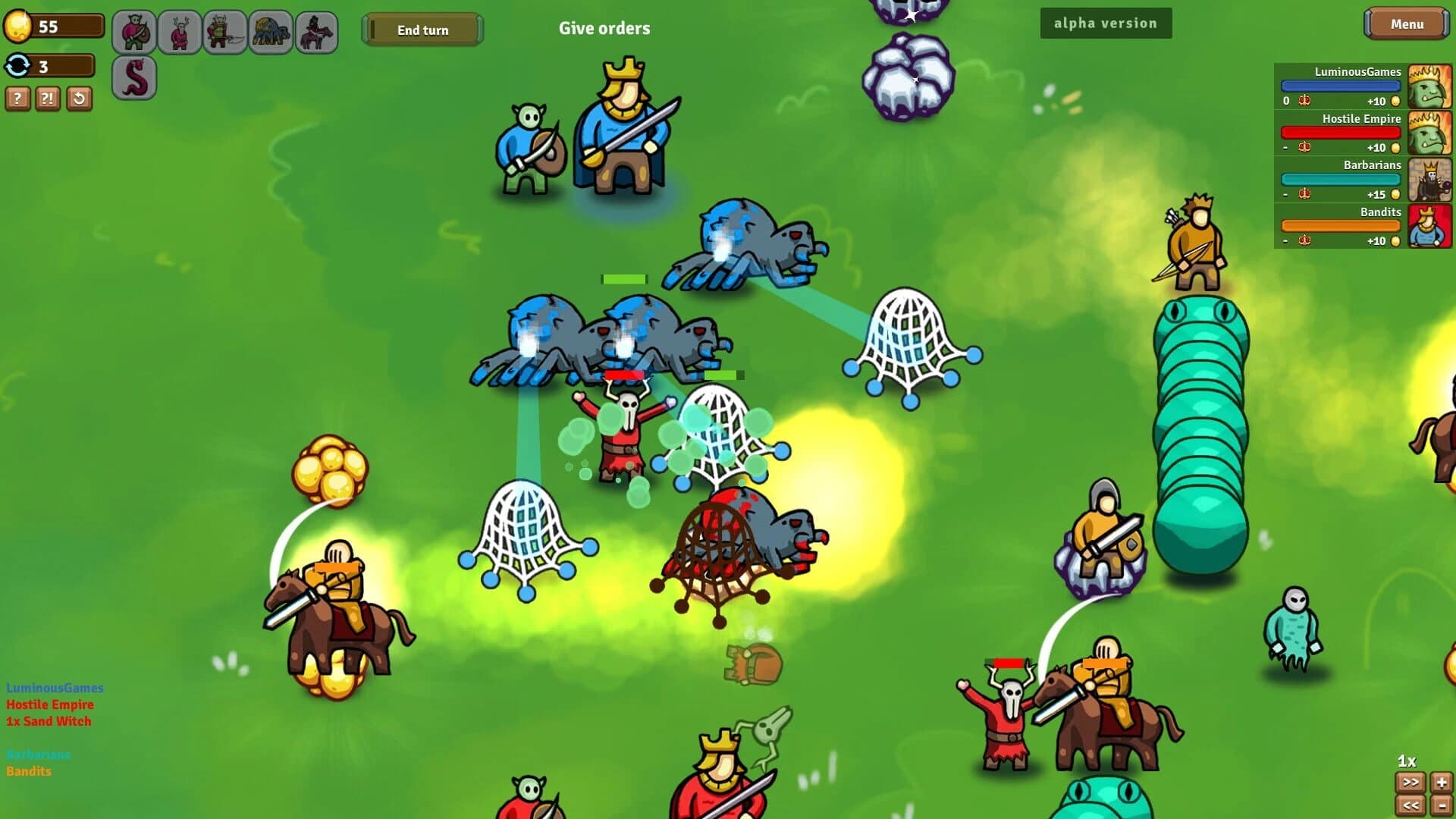
Task: Select the antlered druid unit icon
Action: click(x=178, y=32)
